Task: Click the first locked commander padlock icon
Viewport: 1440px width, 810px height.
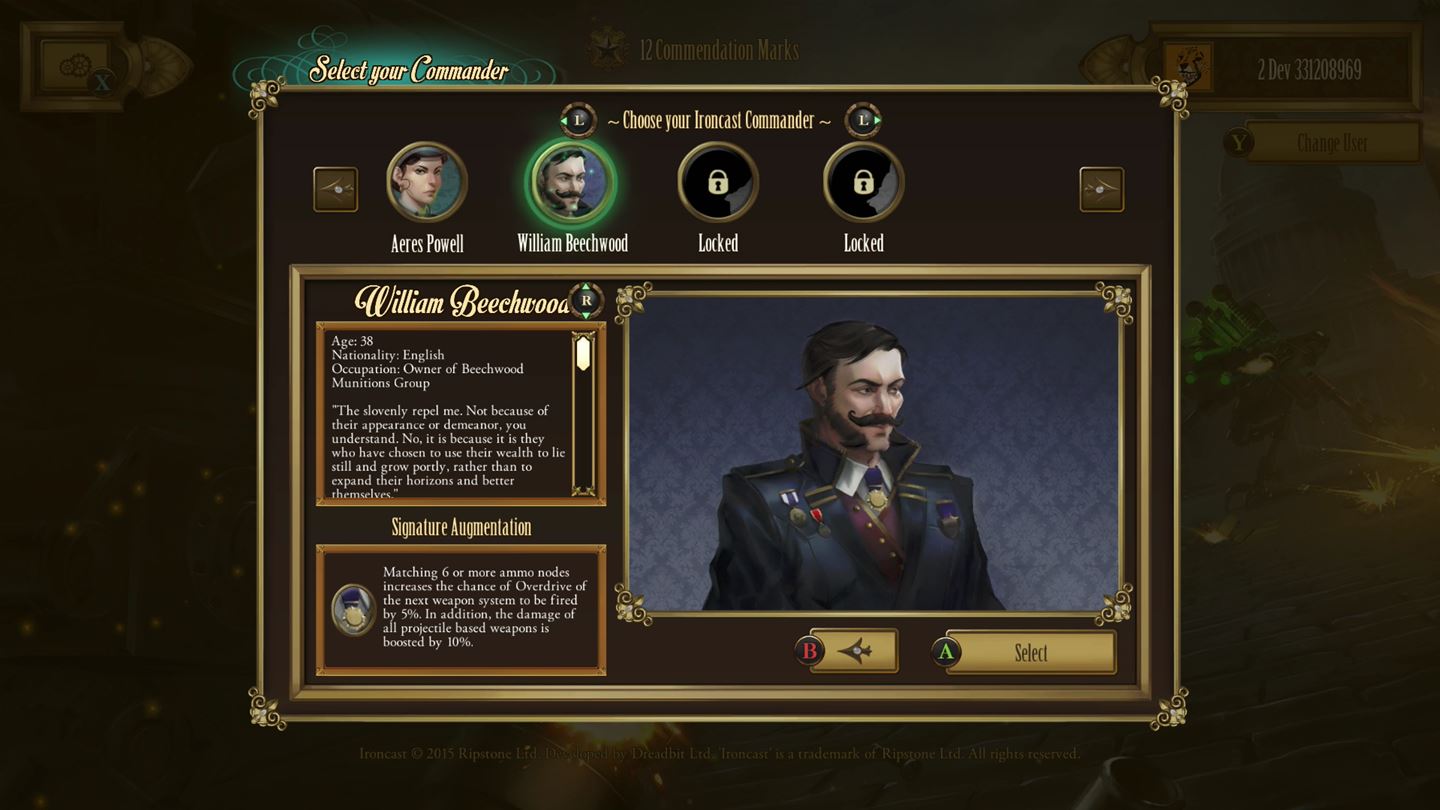Action: pyautogui.click(x=717, y=182)
